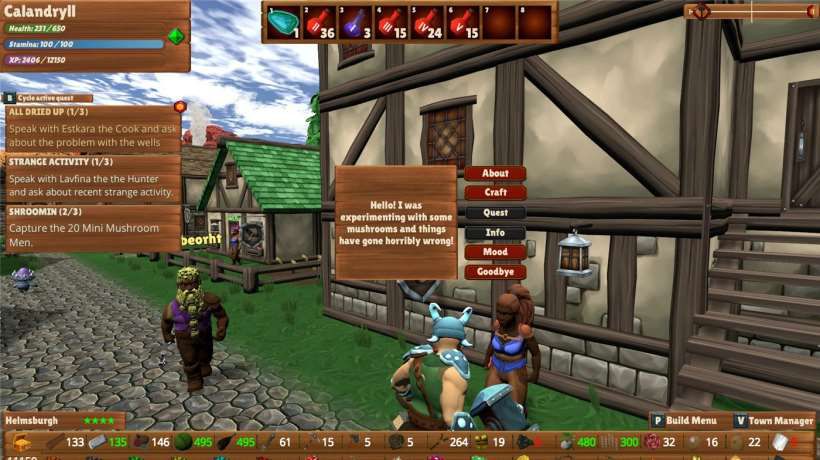Open the Shroomin quest tracker entry
This screenshot has width=820, height=460.
pos(90,228)
